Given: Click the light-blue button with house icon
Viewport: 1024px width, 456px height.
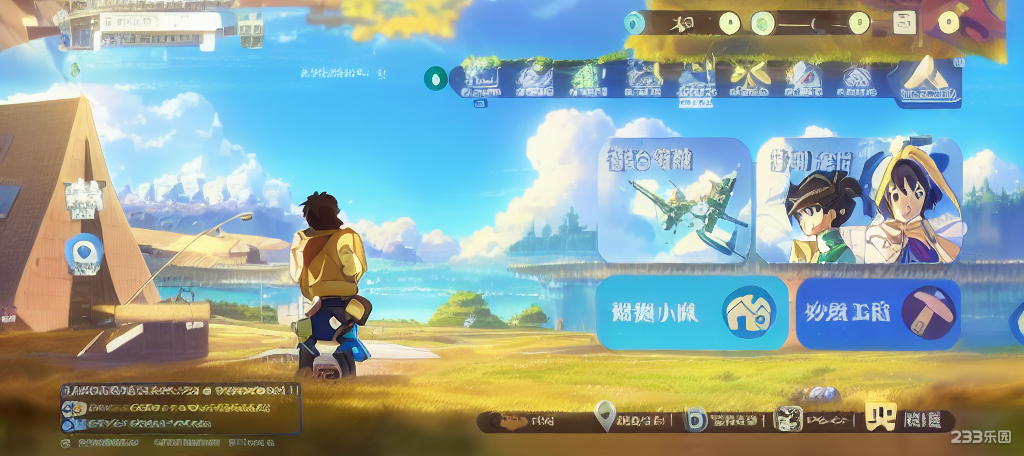Looking at the screenshot, I should click(692, 313).
